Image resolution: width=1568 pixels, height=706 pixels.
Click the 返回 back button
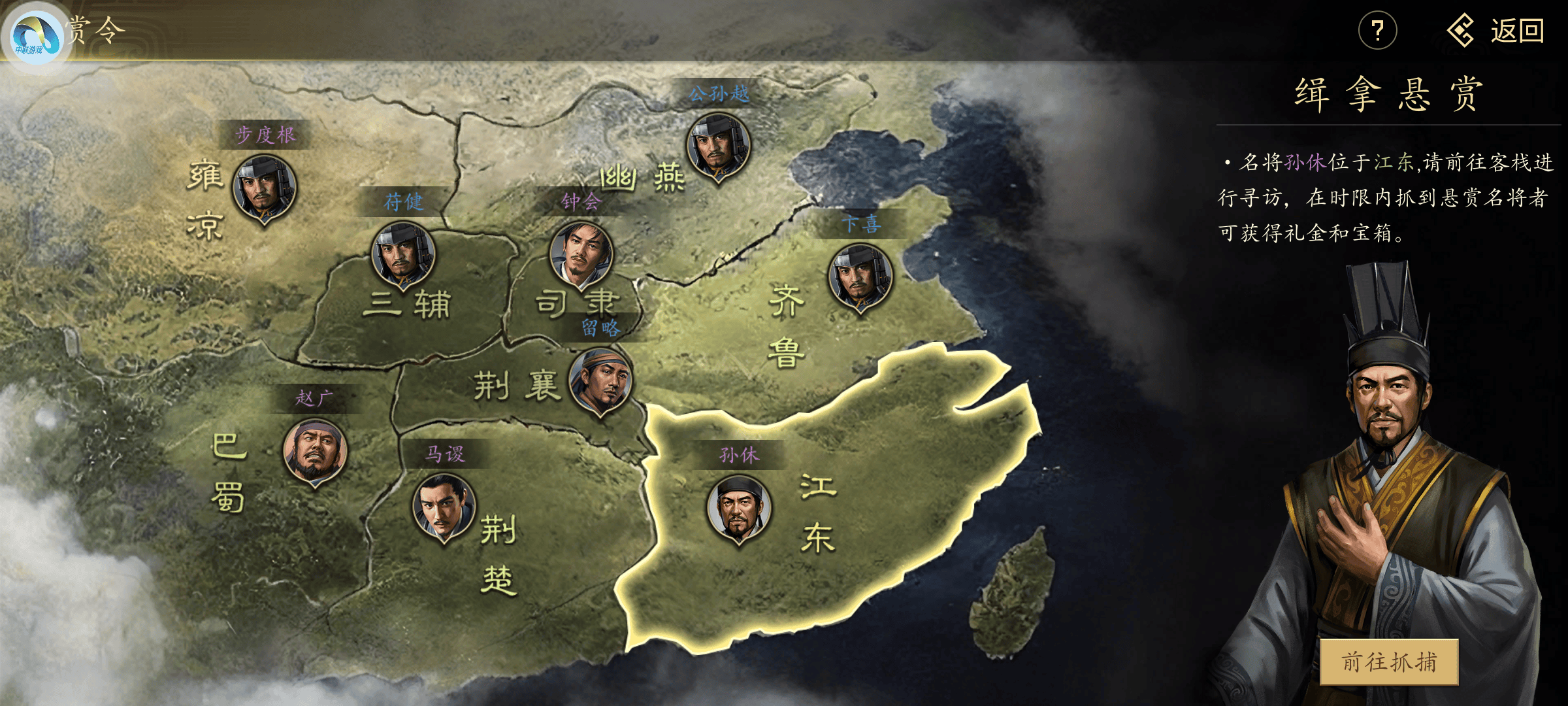tap(1496, 31)
